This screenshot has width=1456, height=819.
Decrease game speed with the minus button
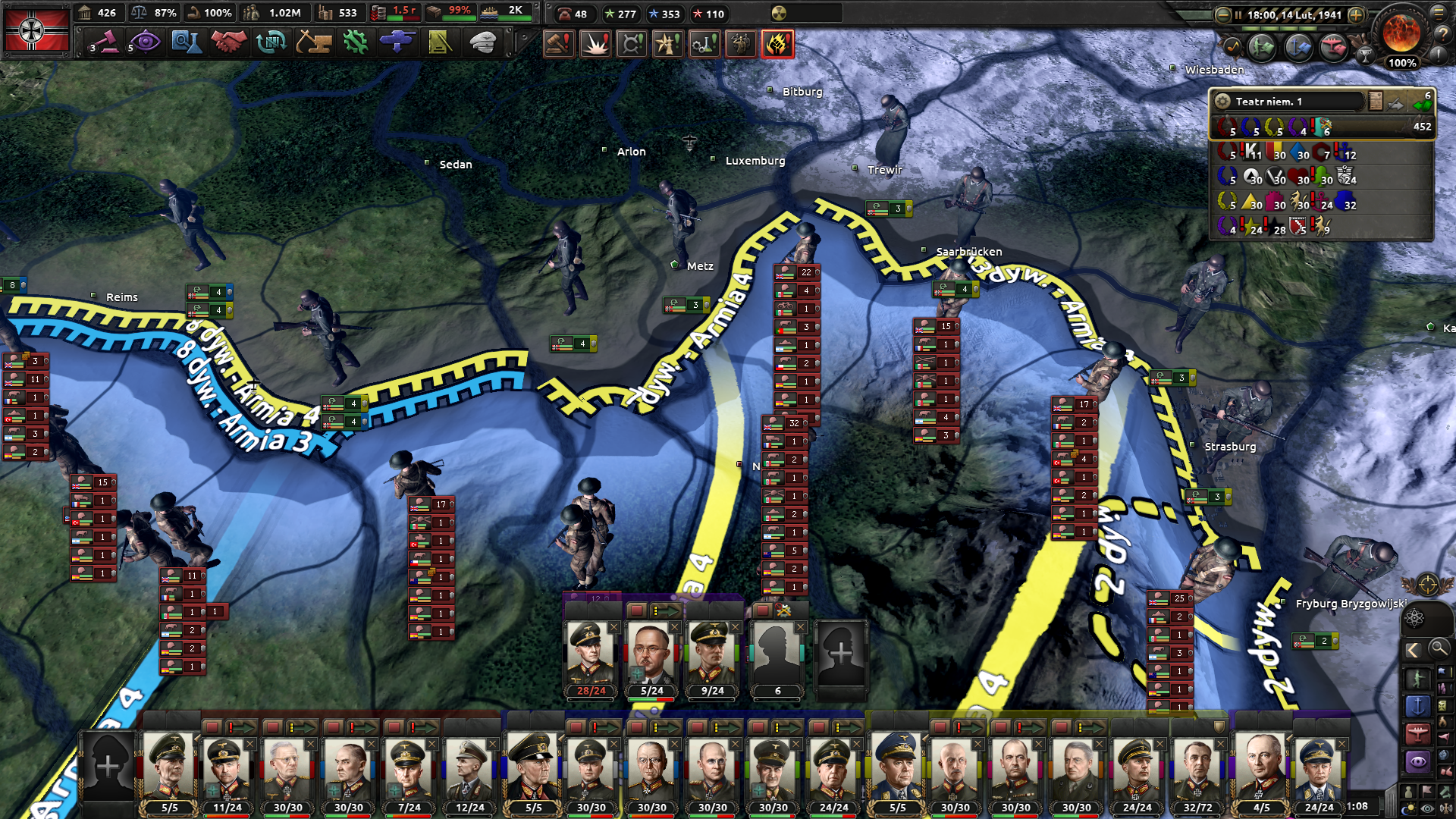pos(1222,14)
